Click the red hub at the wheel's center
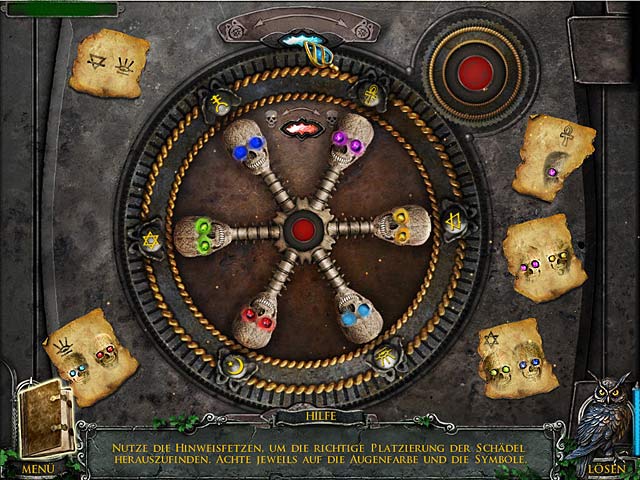Image resolution: width=640 pixels, height=480 pixels. coord(301,229)
